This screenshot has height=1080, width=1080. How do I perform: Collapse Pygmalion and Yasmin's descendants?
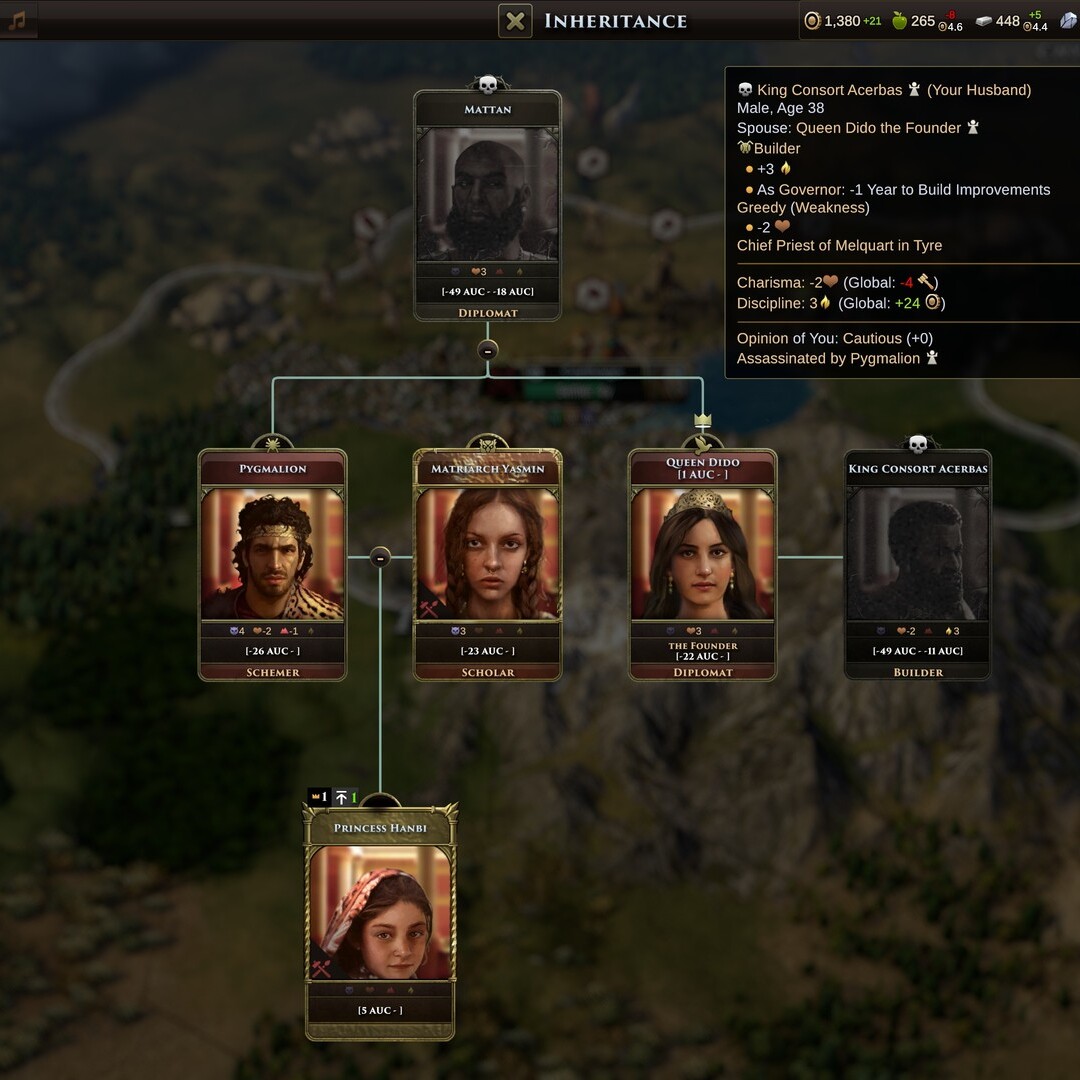[380, 557]
